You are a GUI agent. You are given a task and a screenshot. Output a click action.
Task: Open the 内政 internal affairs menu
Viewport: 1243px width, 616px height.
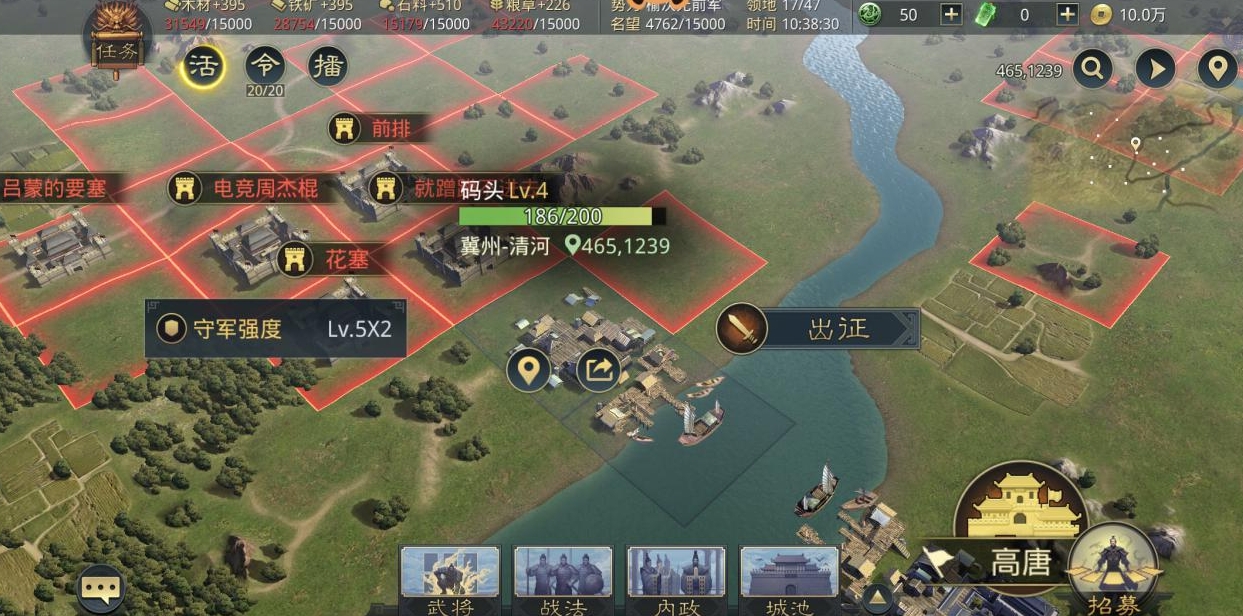[662, 580]
